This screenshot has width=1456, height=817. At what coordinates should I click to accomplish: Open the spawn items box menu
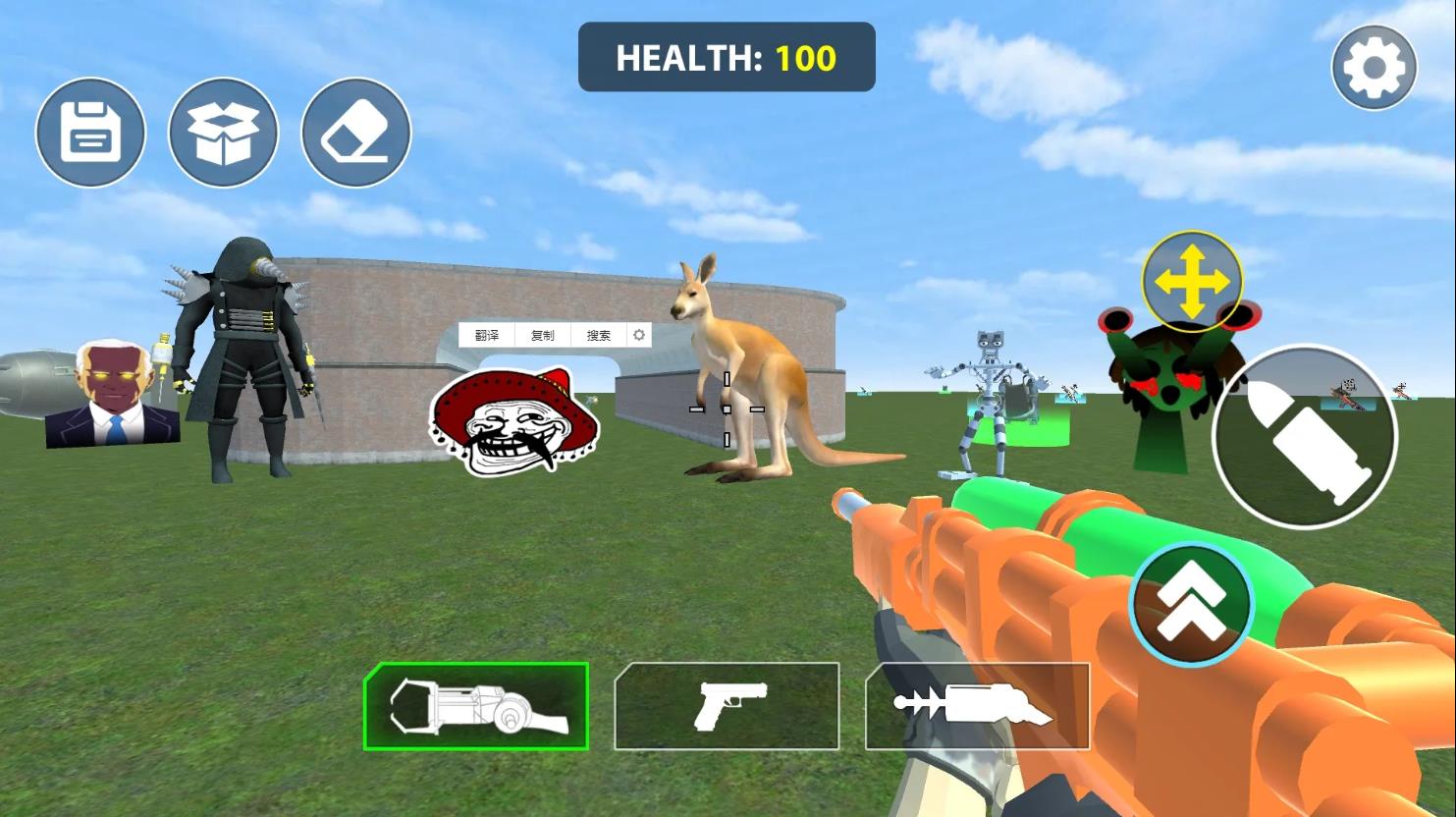(223, 133)
